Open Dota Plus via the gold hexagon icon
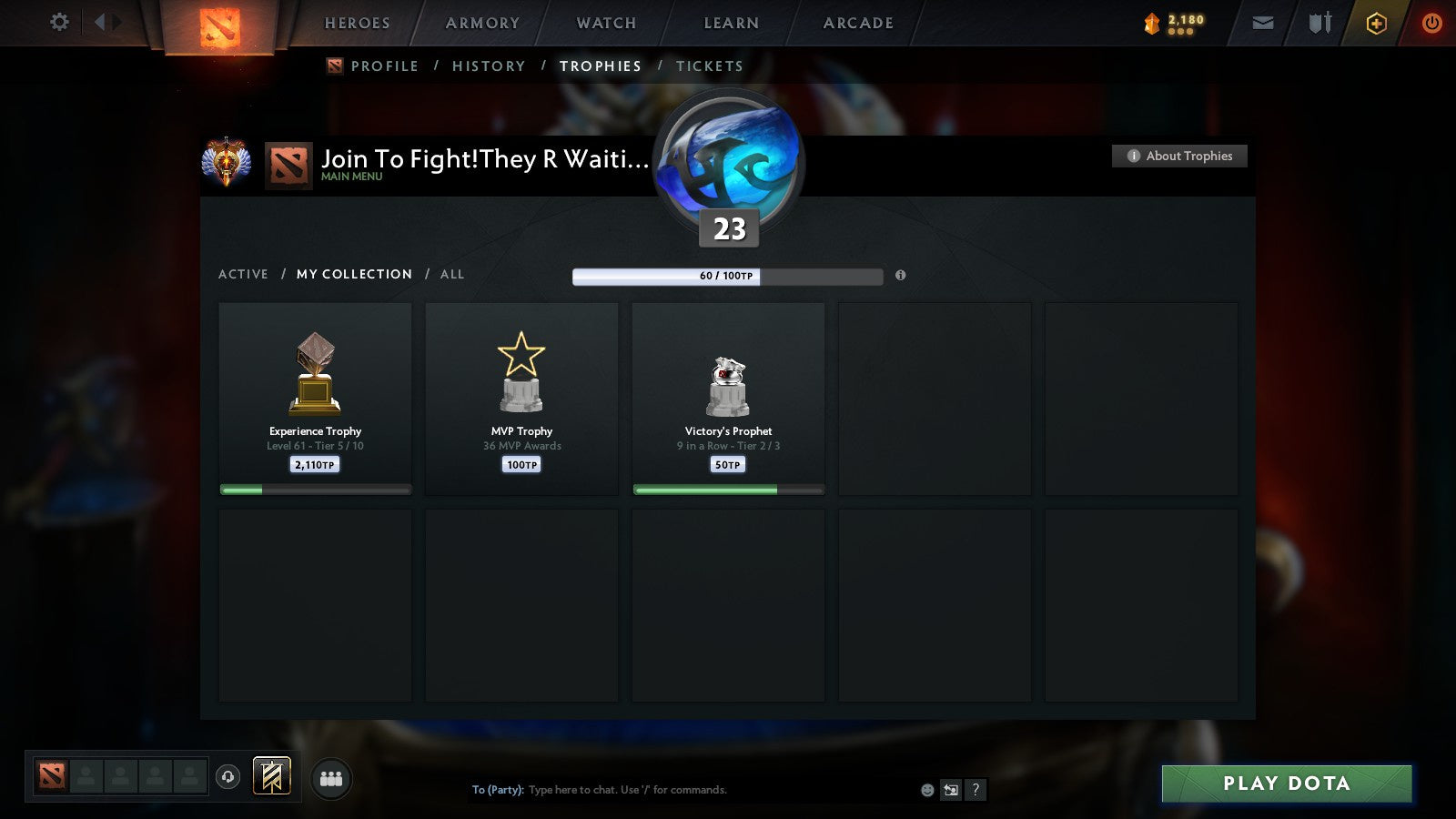 click(x=1376, y=23)
